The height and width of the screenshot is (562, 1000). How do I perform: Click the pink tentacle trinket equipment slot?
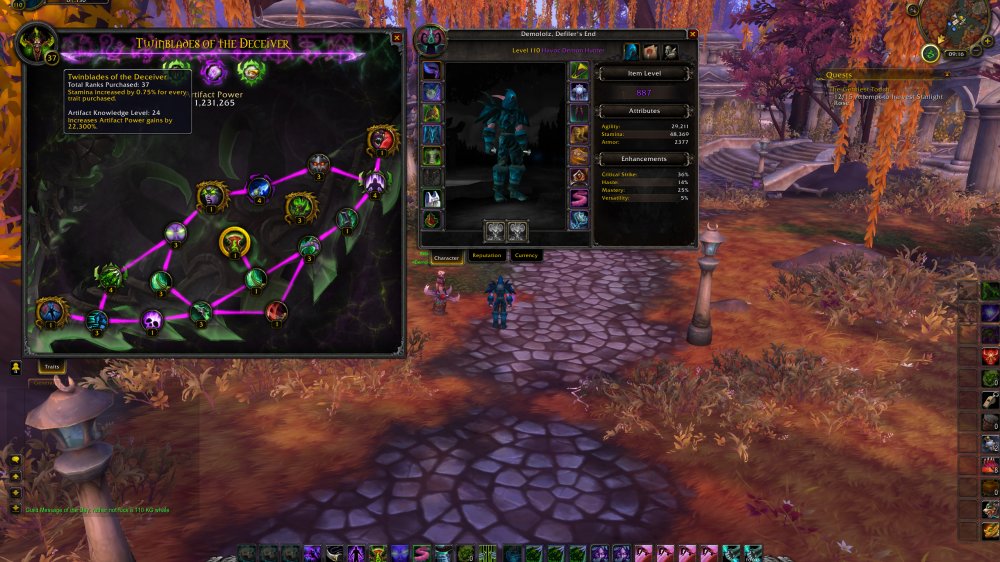pyautogui.click(x=581, y=198)
